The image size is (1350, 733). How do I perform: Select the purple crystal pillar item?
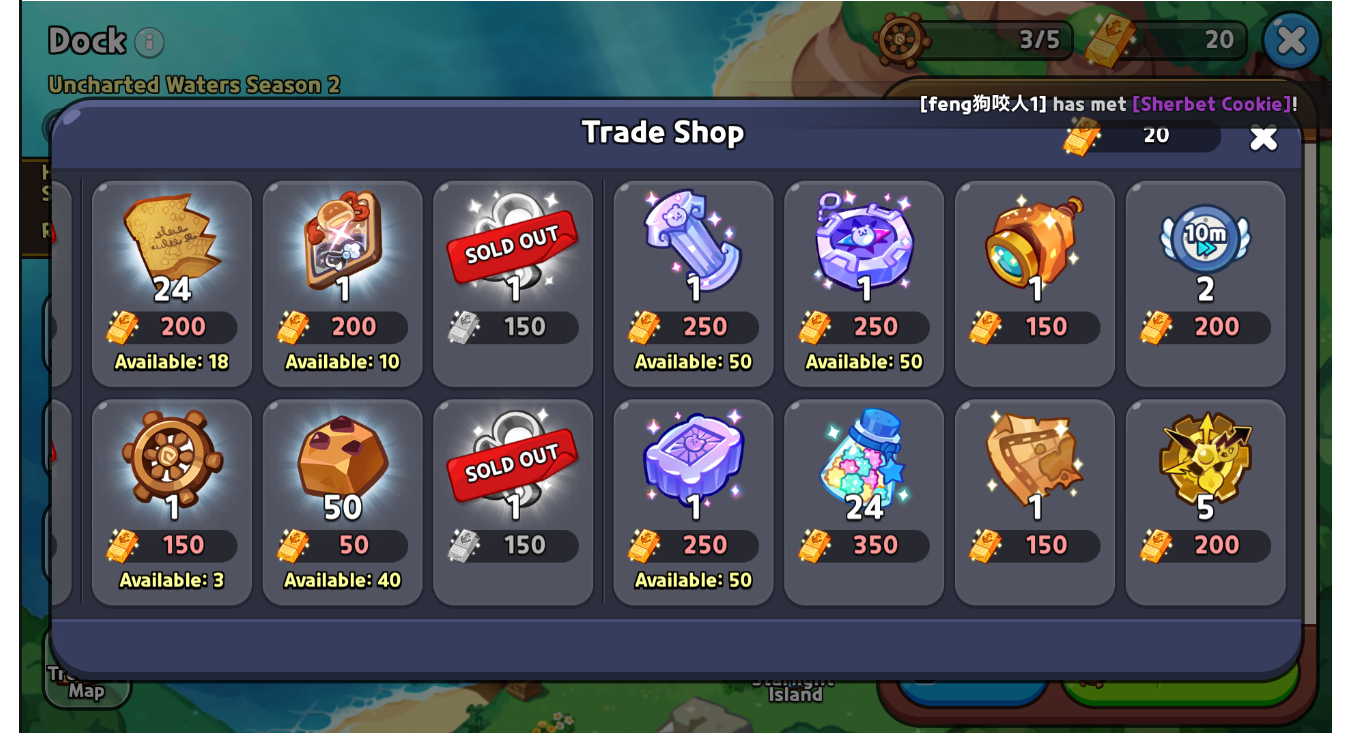pyautogui.click(x=693, y=283)
